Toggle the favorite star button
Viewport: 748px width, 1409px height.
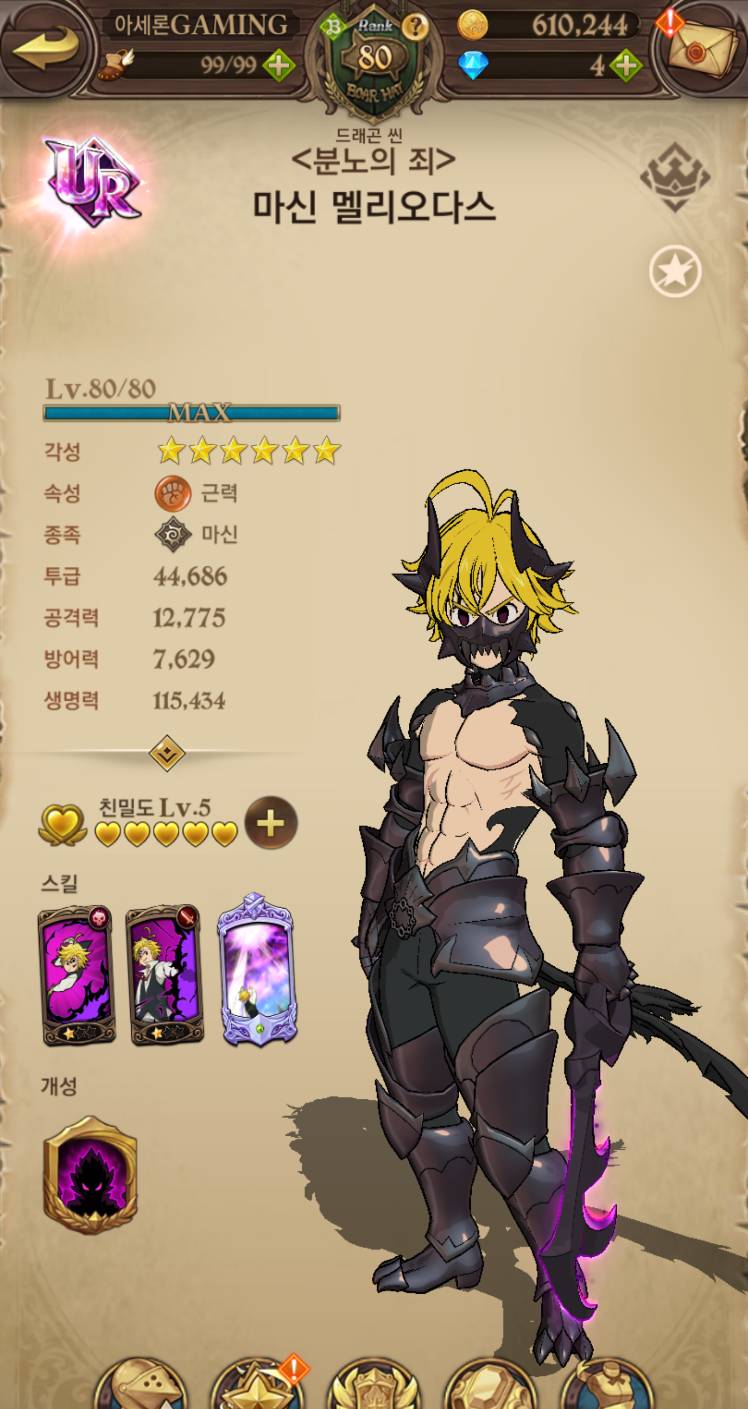[x=675, y=272]
